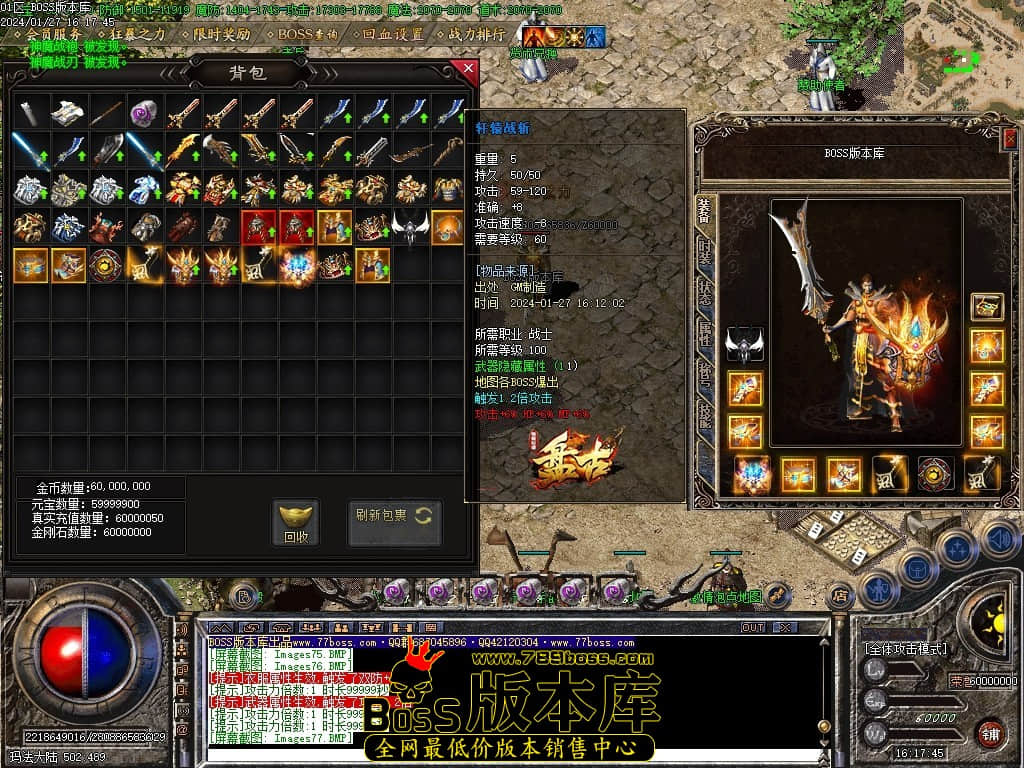1024x768 pixels.
Task: Open the 限时奖励 menu
Action: (x=222, y=33)
